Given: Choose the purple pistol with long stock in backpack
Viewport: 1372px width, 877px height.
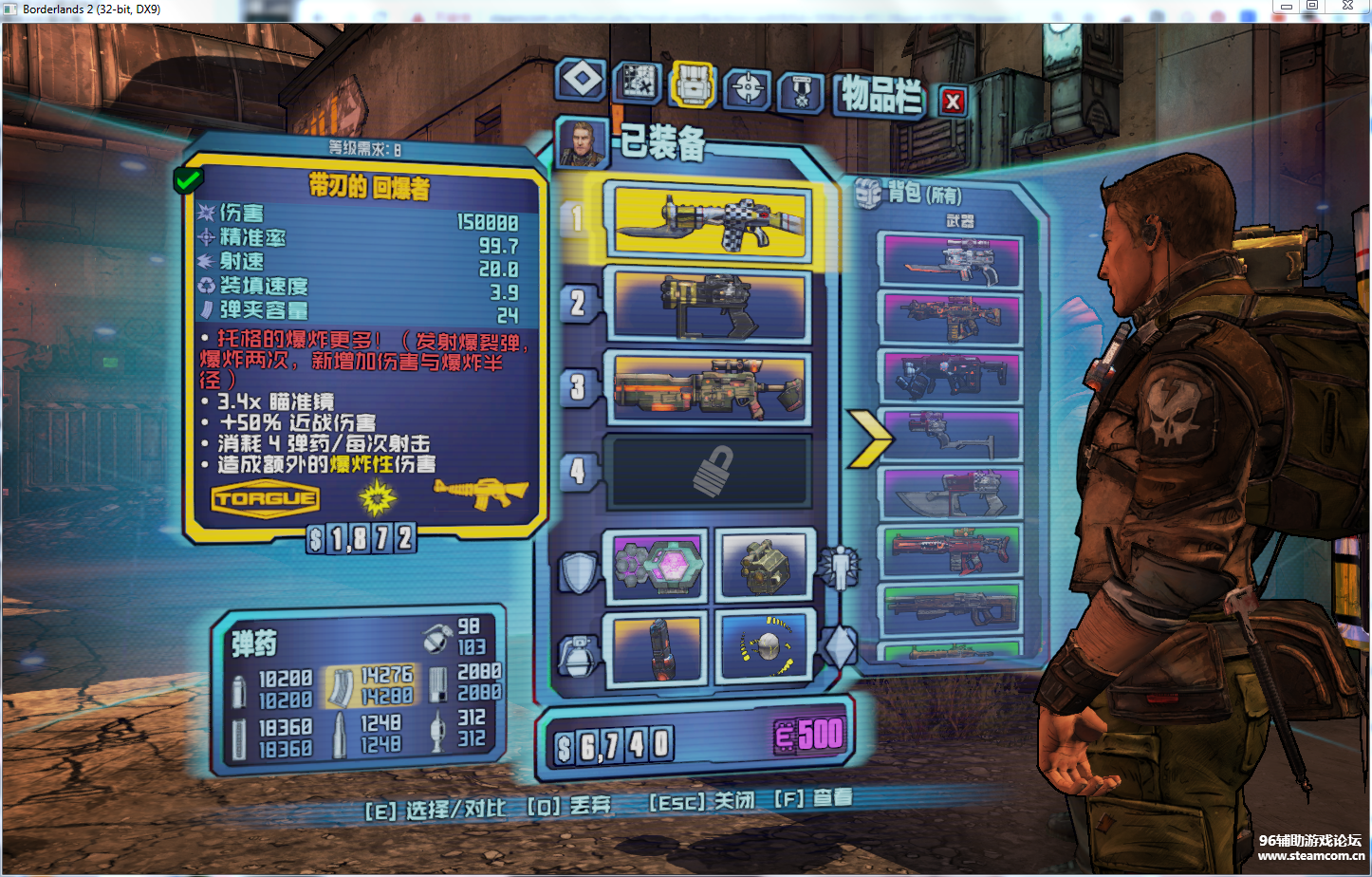Looking at the screenshot, I should pos(951,435).
